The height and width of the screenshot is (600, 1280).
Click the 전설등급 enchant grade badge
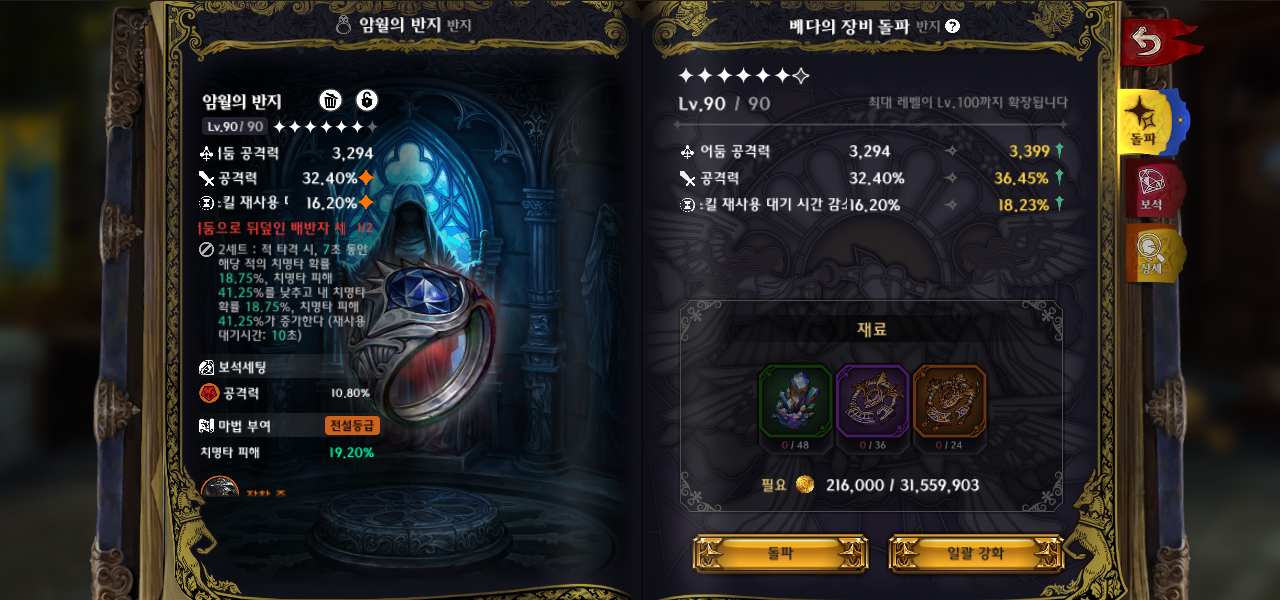[x=352, y=425]
